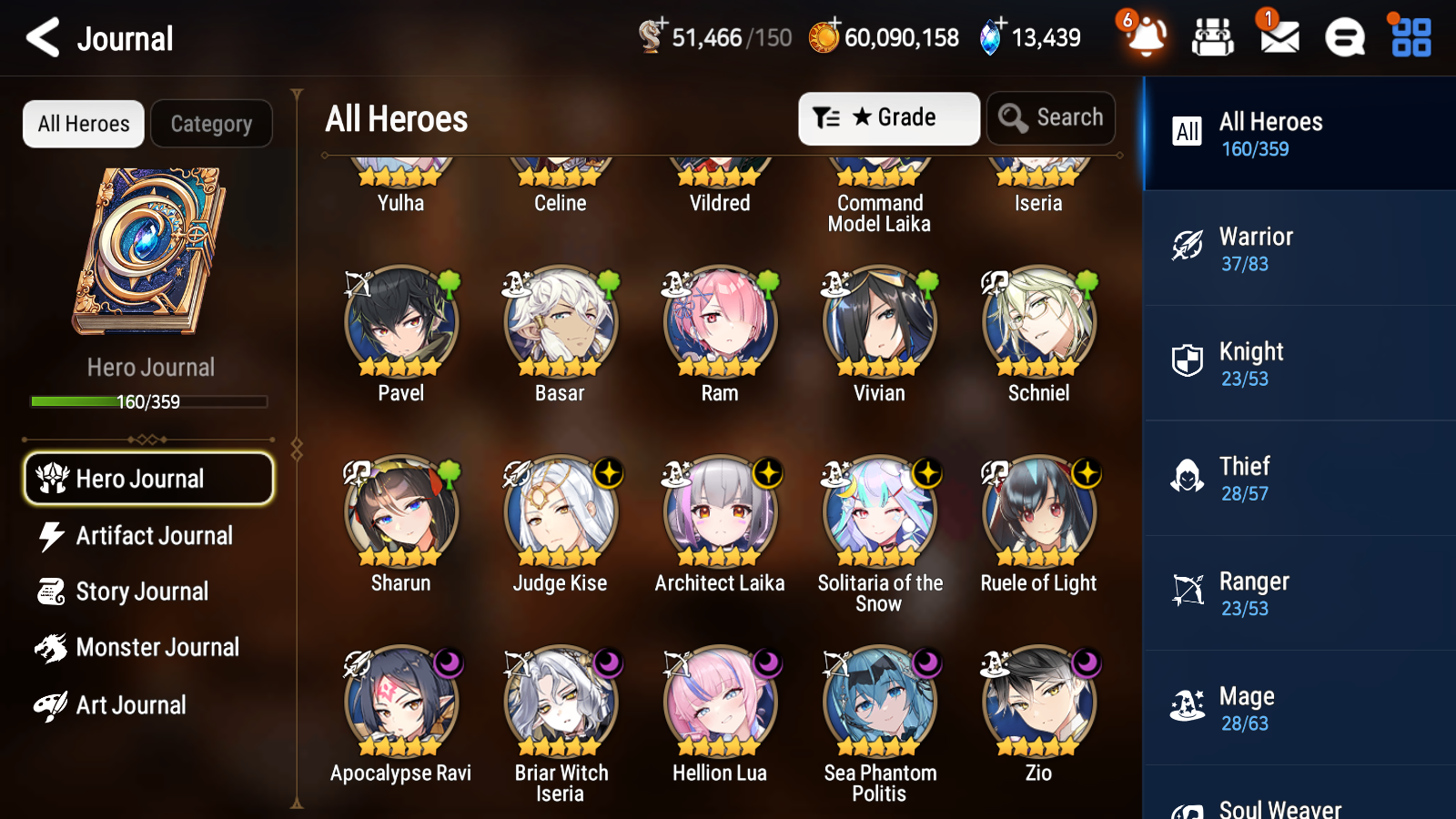This screenshot has height=819, width=1456.
Task: Open the mailbox with unread notification
Action: click(x=1278, y=38)
